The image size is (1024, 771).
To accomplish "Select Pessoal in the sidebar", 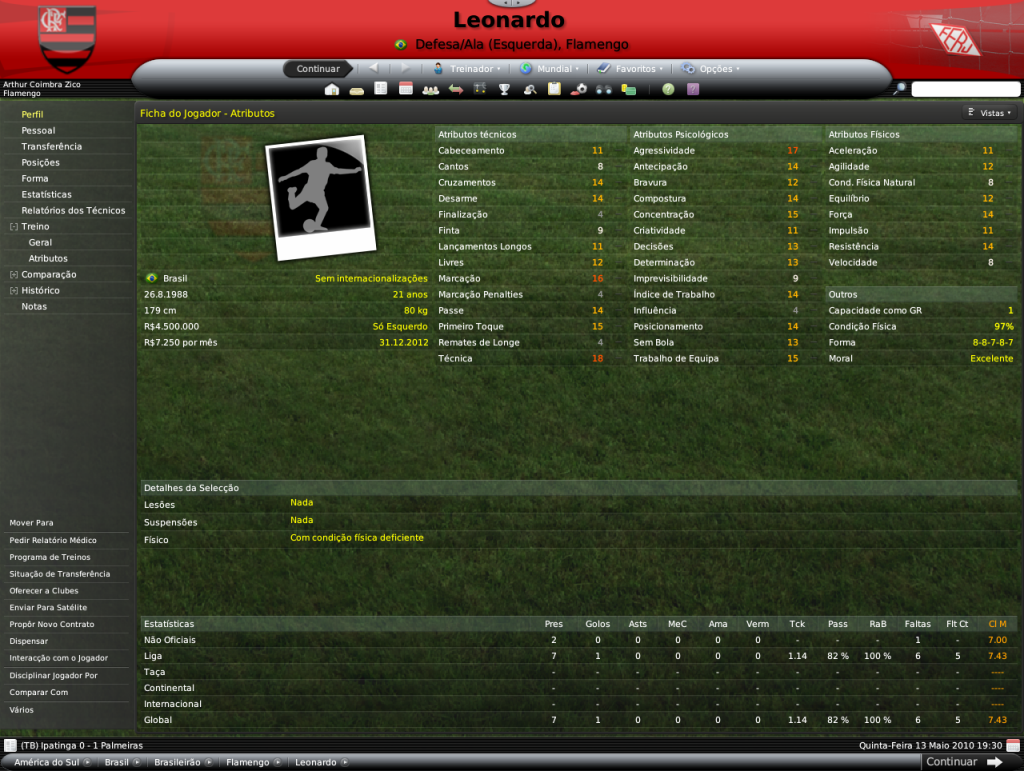I will (38, 130).
